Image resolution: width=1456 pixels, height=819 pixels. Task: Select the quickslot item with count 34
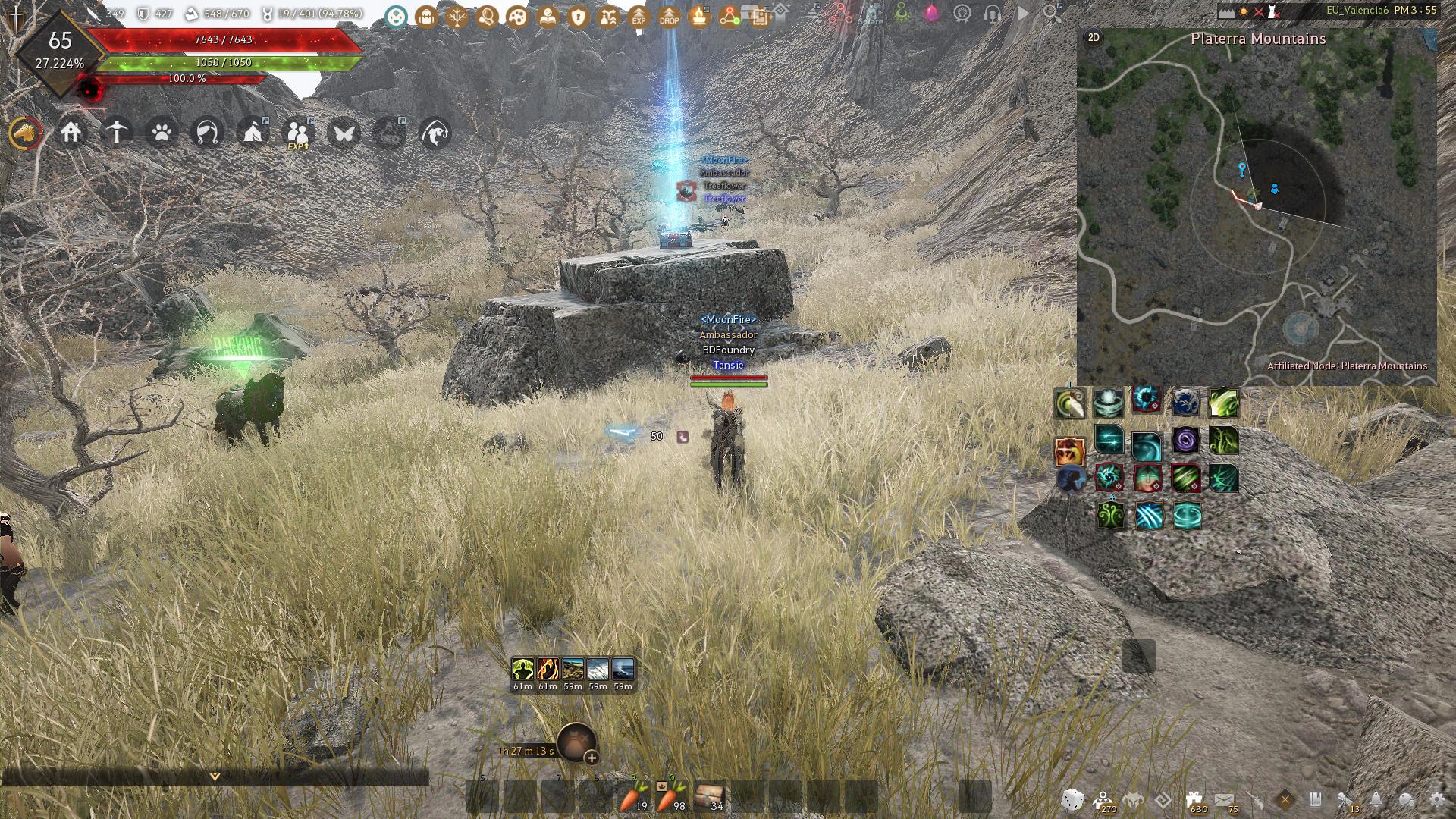[709, 797]
